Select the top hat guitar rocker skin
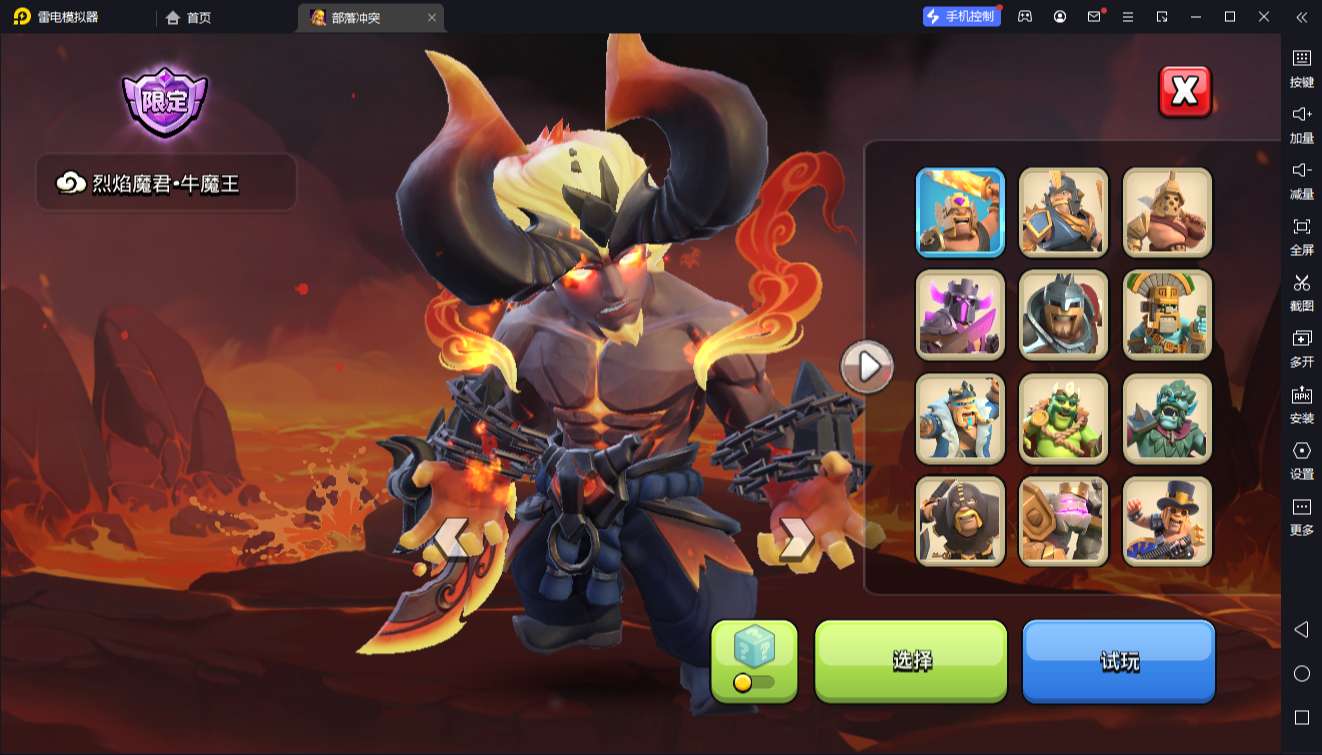 (x=1167, y=521)
